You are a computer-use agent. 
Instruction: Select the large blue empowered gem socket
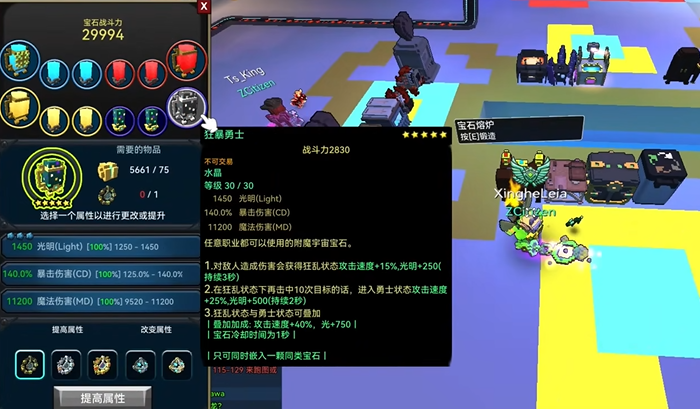(20, 61)
